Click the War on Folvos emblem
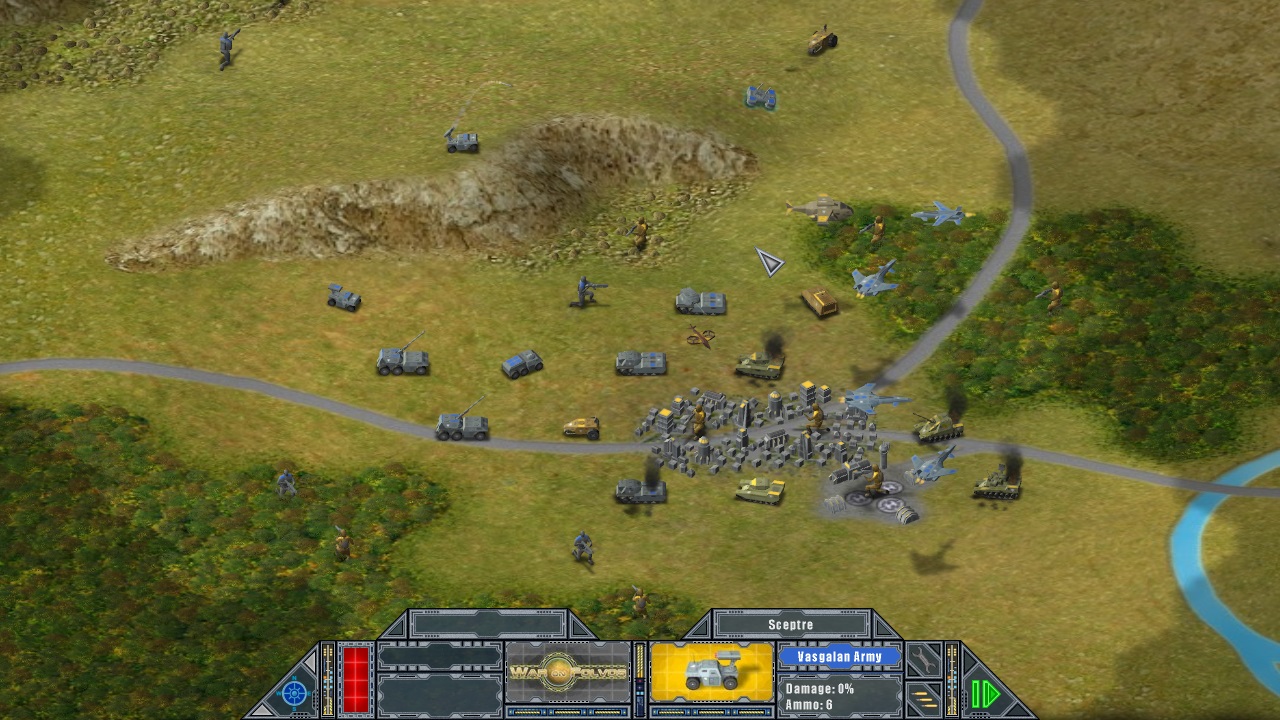Viewport: 1280px width, 720px height. tap(567, 670)
